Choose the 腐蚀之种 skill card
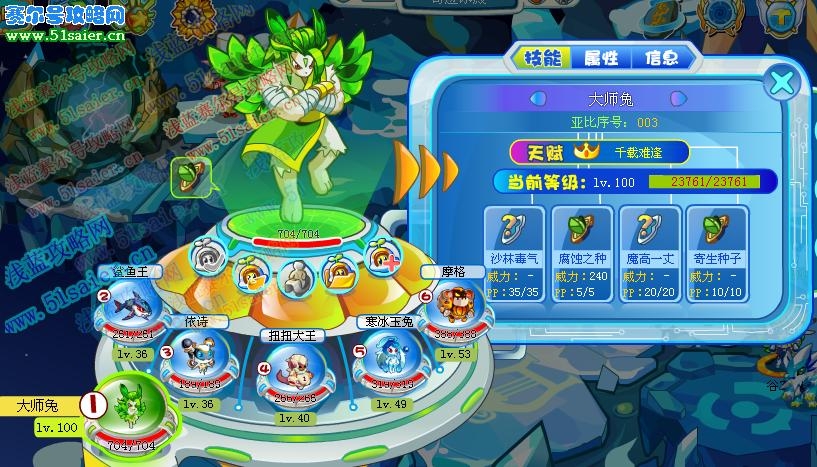Viewport: 817px width, 467px height. click(x=582, y=251)
